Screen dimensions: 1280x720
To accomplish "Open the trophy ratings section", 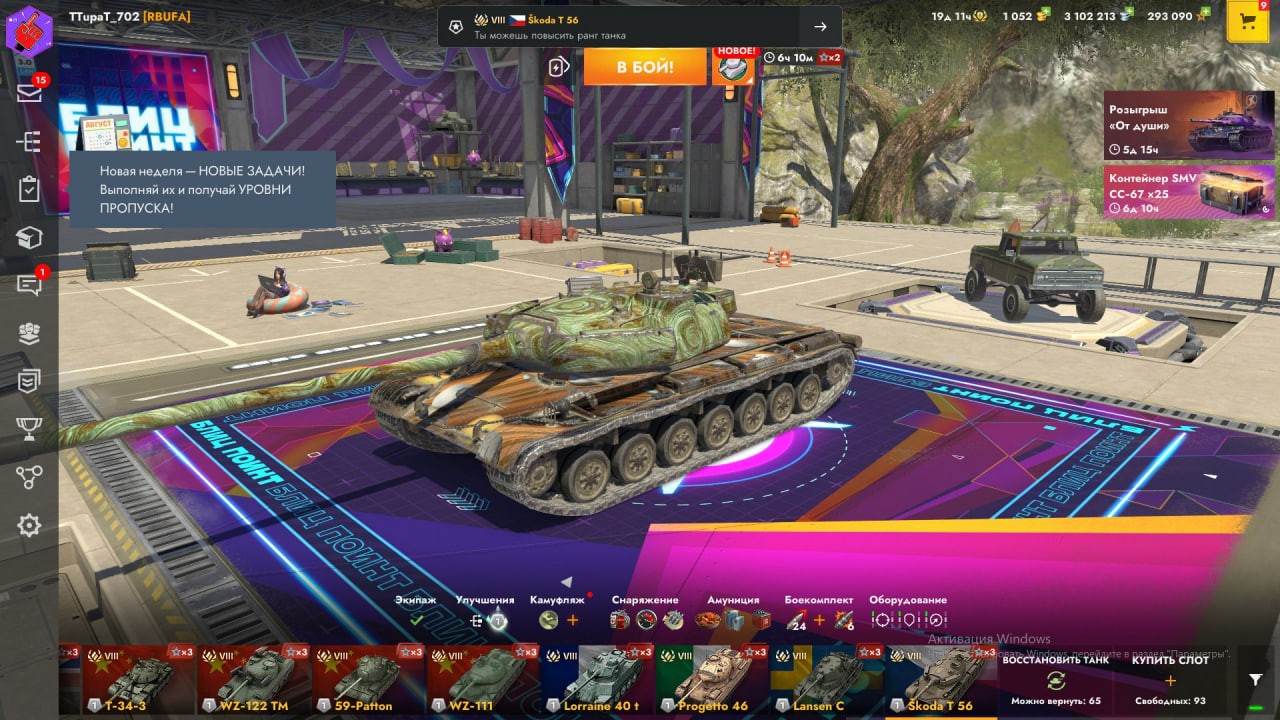I will point(29,429).
